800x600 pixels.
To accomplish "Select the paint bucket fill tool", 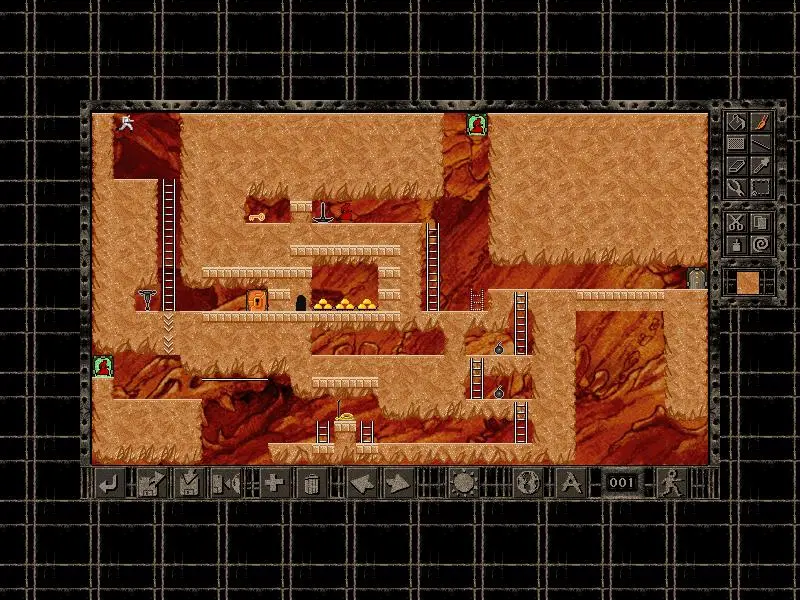I will [x=735, y=121].
